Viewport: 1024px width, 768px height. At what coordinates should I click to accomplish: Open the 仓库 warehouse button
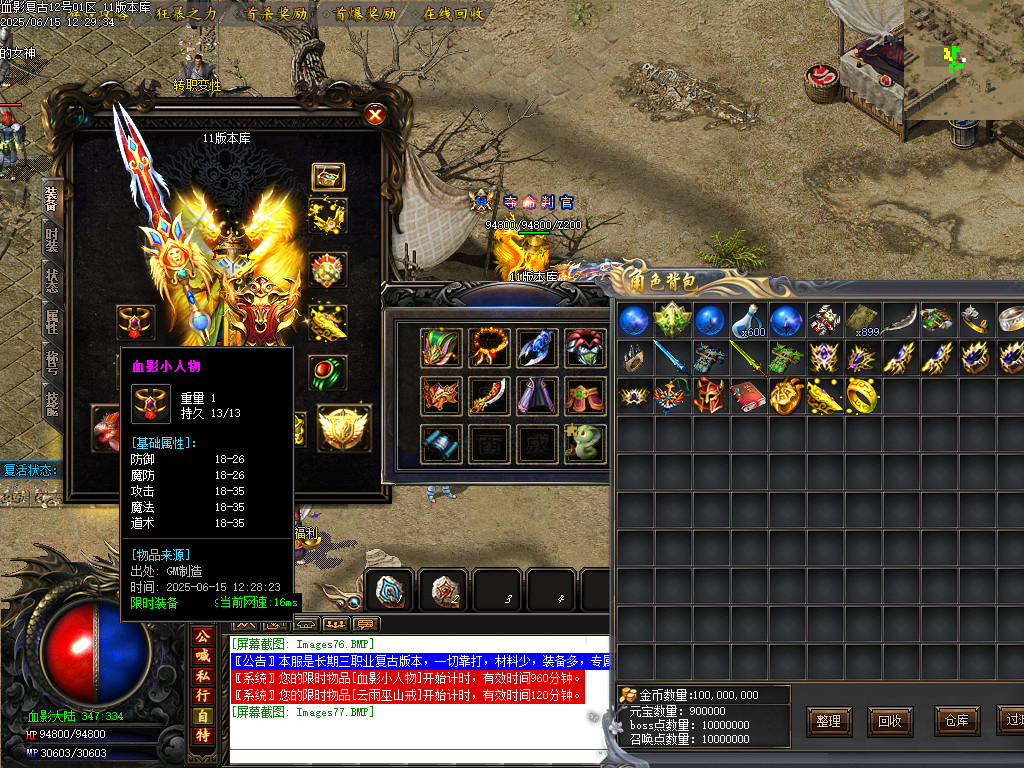pos(952,721)
